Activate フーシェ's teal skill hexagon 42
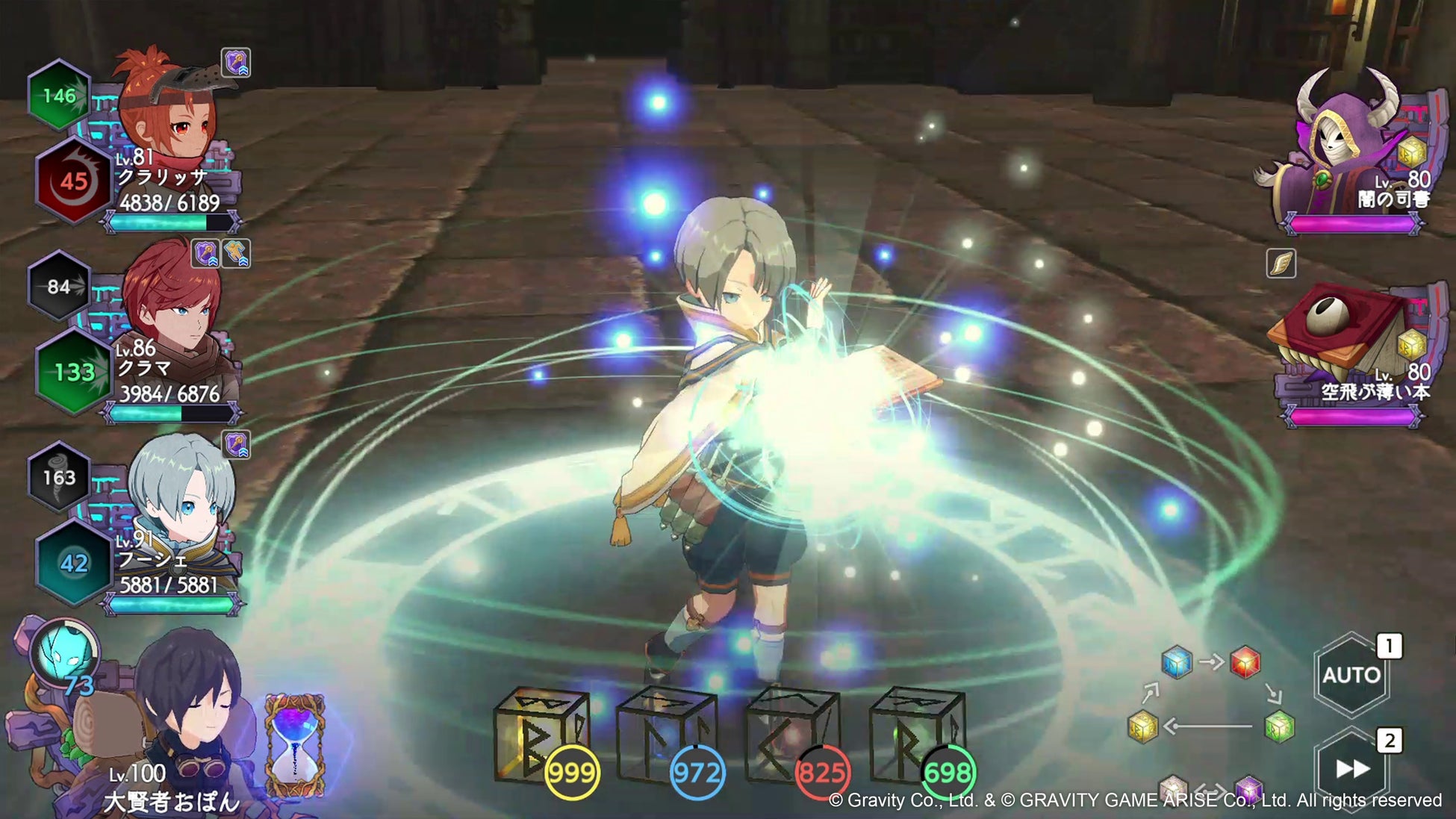 [73, 563]
